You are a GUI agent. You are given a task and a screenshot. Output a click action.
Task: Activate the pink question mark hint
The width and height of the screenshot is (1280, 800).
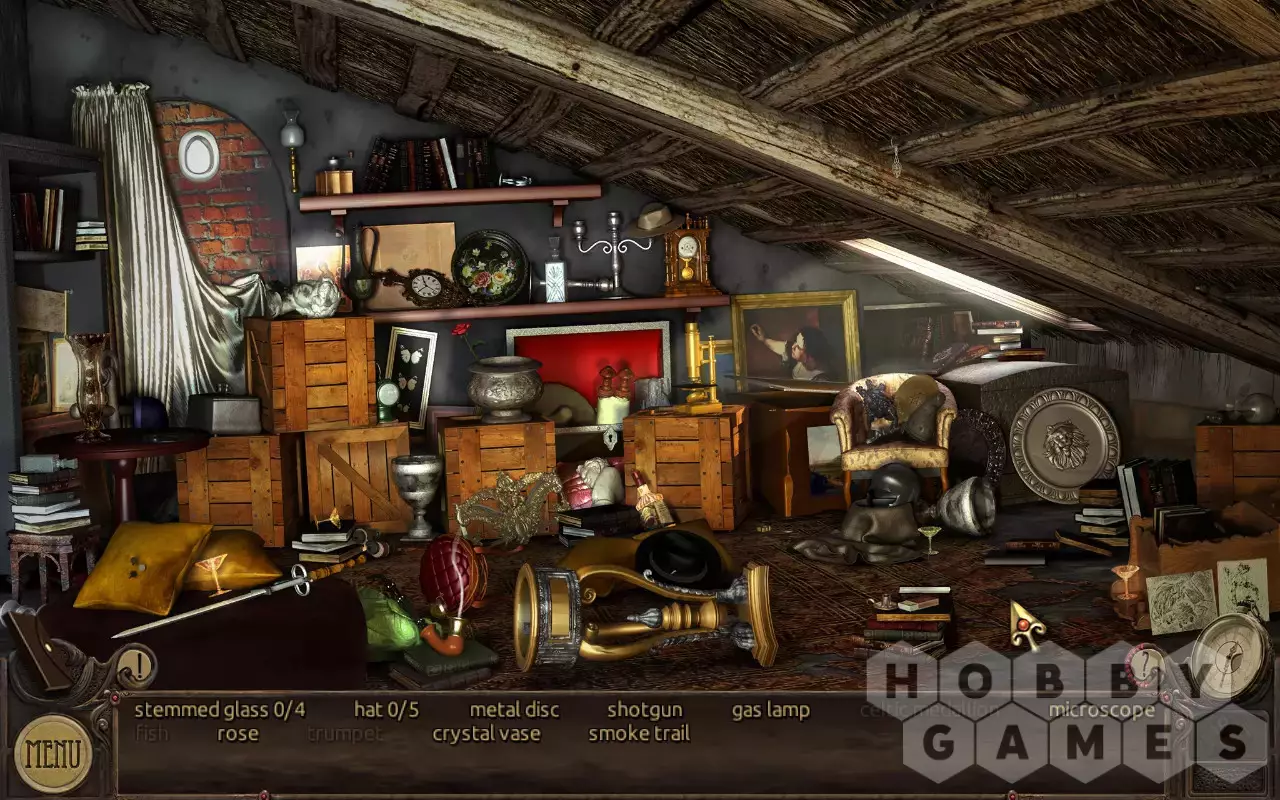point(1143,664)
